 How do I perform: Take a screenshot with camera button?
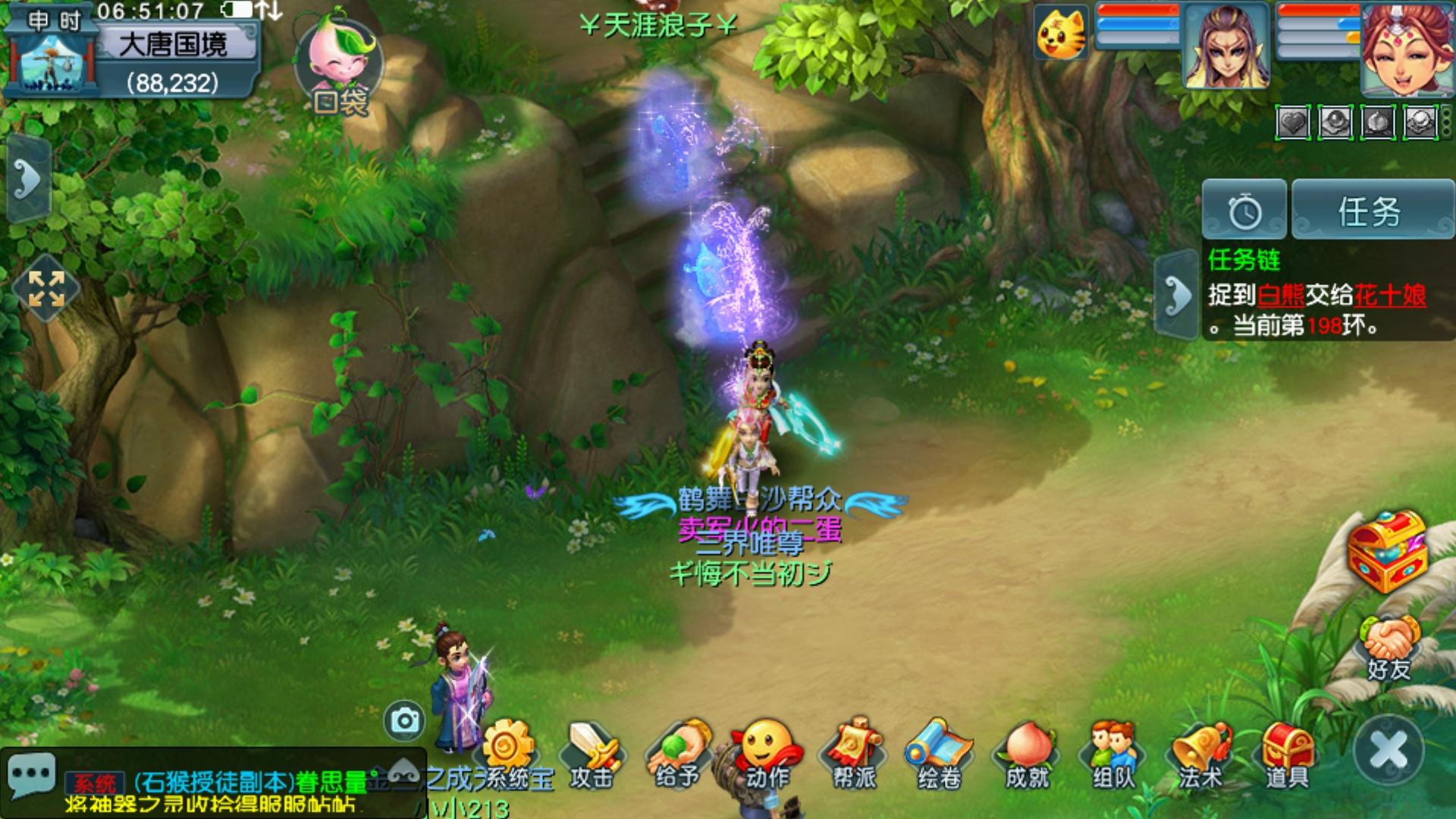click(x=404, y=720)
